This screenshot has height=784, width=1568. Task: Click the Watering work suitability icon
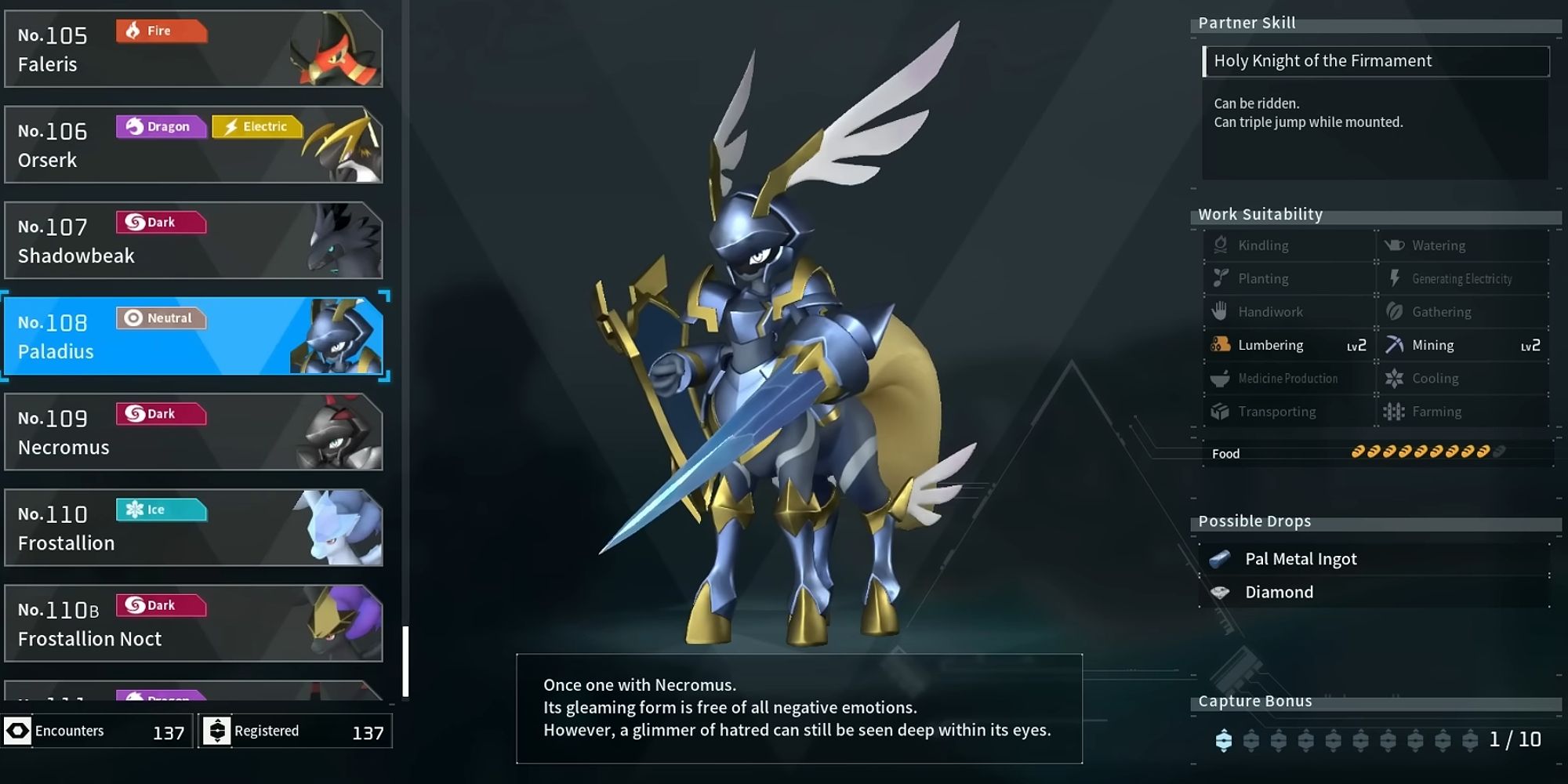click(1396, 245)
